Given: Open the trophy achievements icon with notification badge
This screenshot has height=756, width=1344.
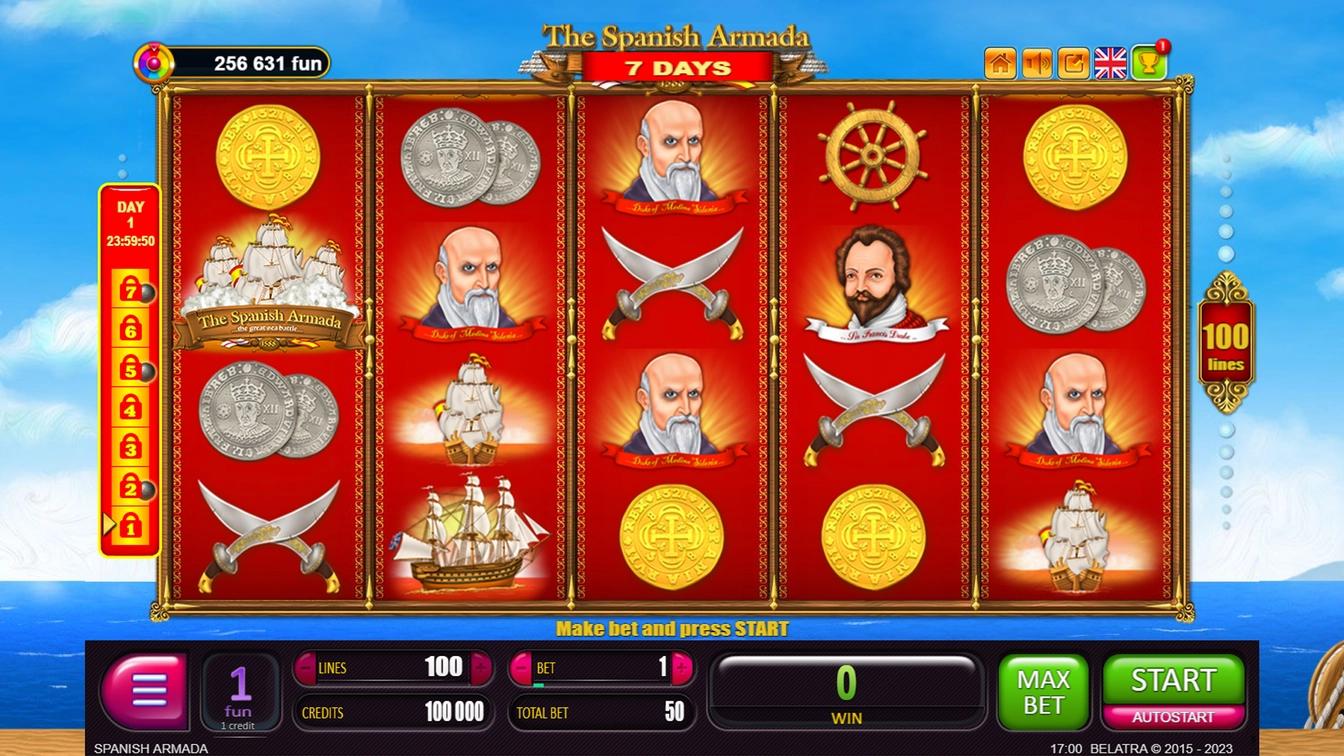Looking at the screenshot, I should click(x=1146, y=60).
